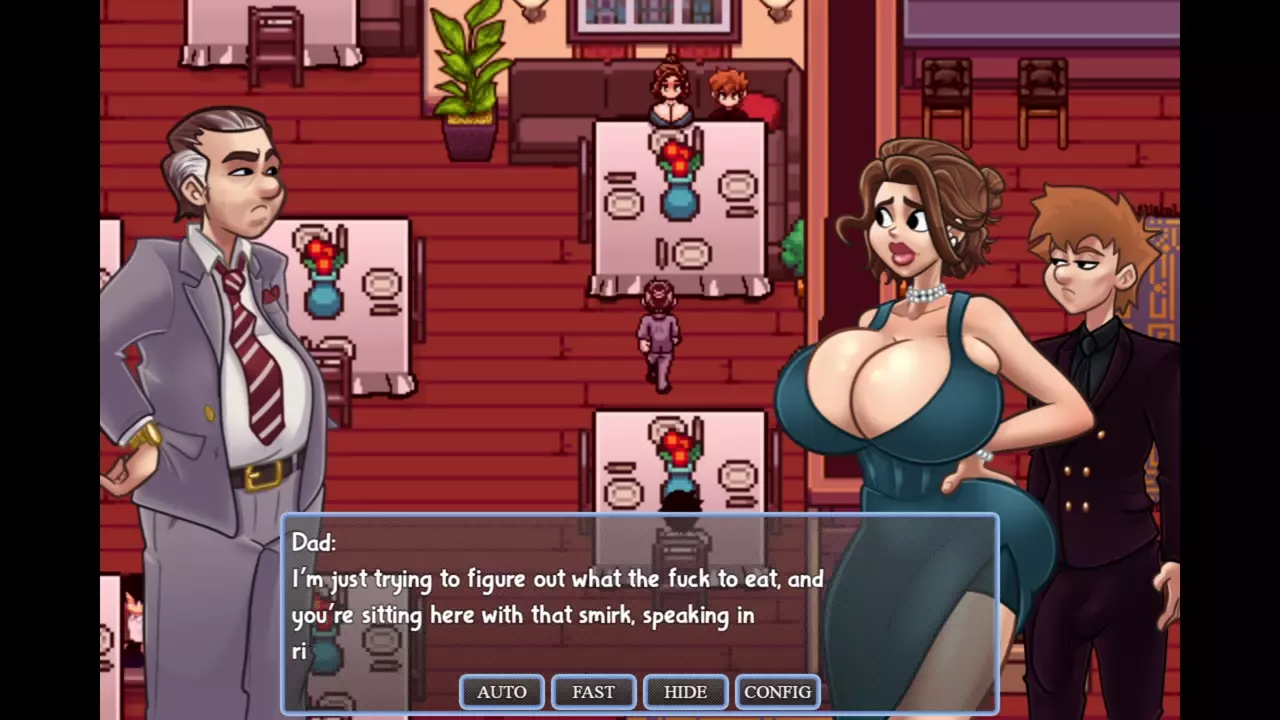
Task: Open the CONFIG menu
Action: [x=777, y=692]
